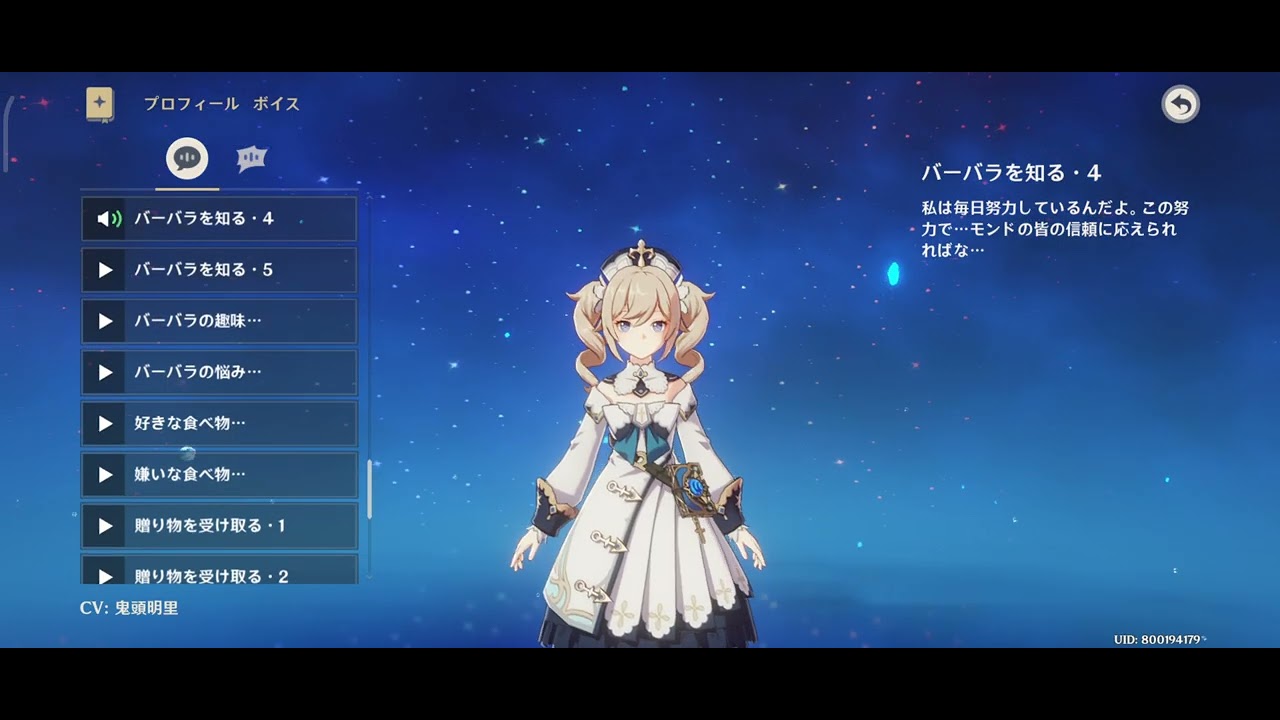Select the currently playing バーバラを知る・4 entry
This screenshot has width=1280, height=720.
218,219
